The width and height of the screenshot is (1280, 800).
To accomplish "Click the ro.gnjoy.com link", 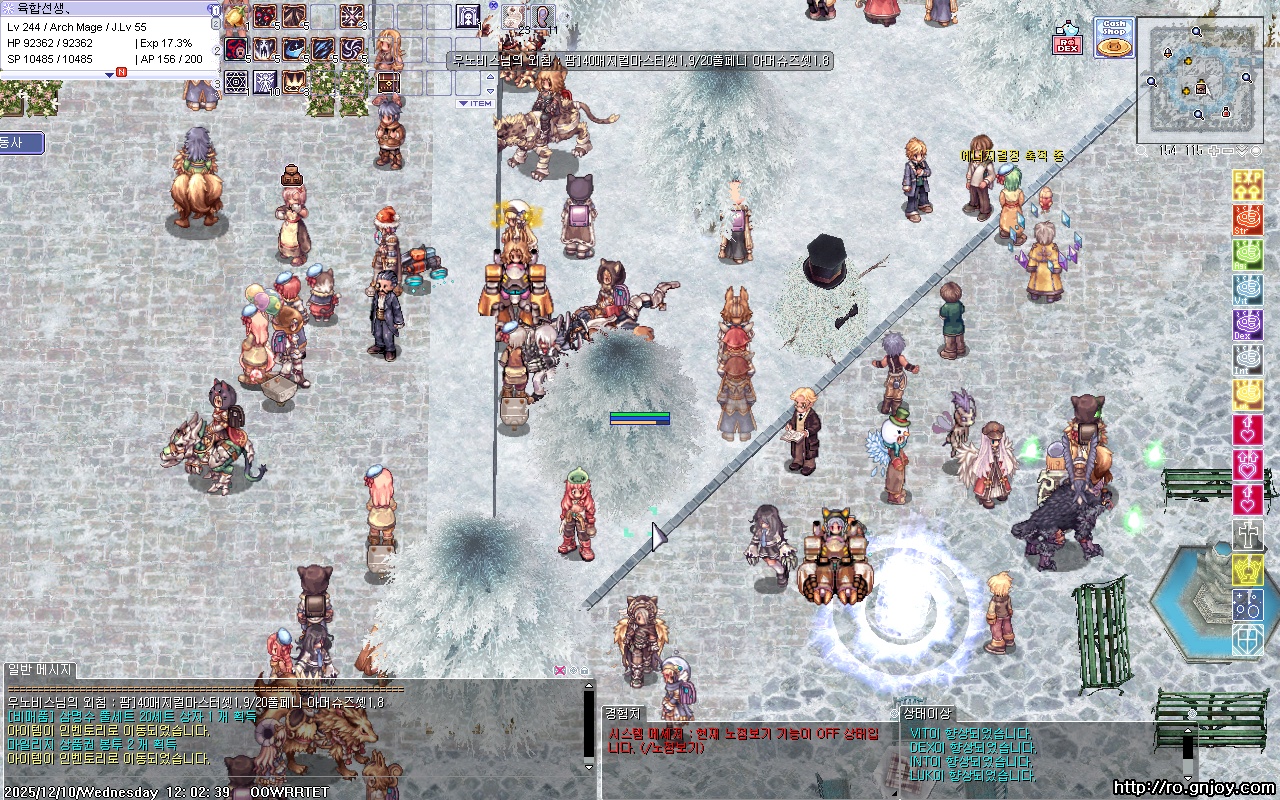I will click(x=1193, y=788).
